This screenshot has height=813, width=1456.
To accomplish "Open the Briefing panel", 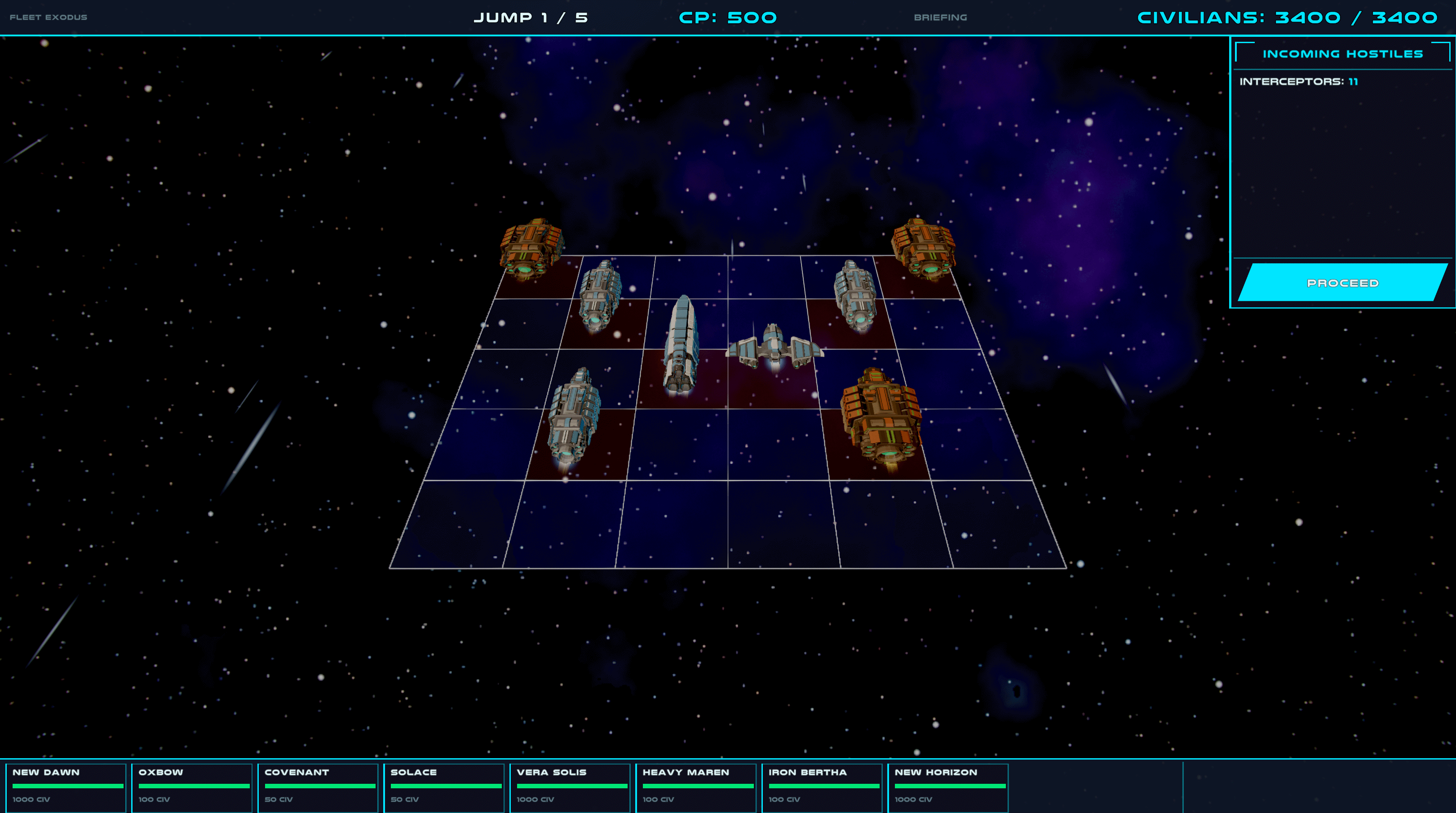I will (940, 18).
